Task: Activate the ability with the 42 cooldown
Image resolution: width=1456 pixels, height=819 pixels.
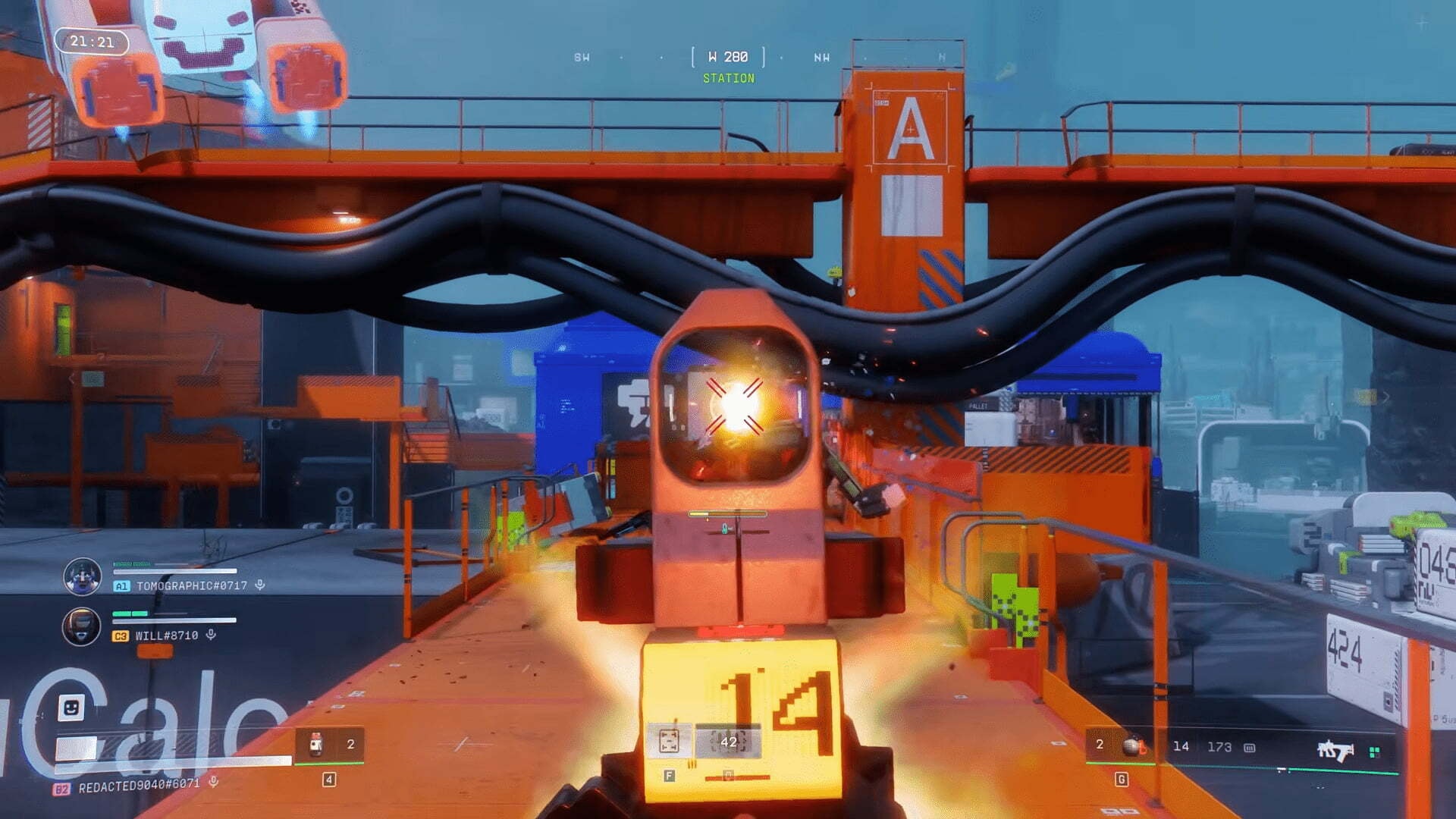Action: pyautogui.click(x=728, y=742)
